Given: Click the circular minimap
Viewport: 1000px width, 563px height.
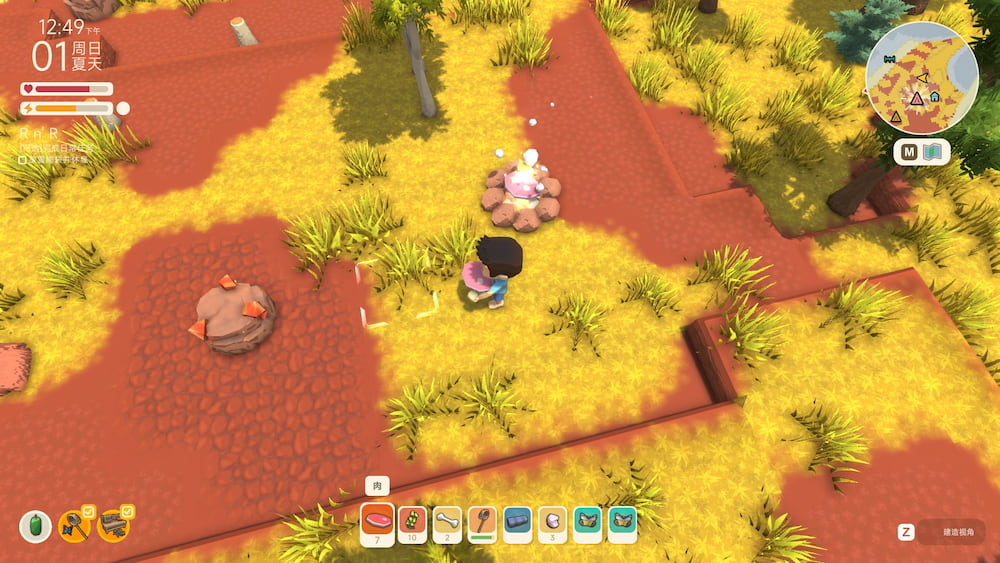Looking at the screenshot, I should click(x=921, y=79).
